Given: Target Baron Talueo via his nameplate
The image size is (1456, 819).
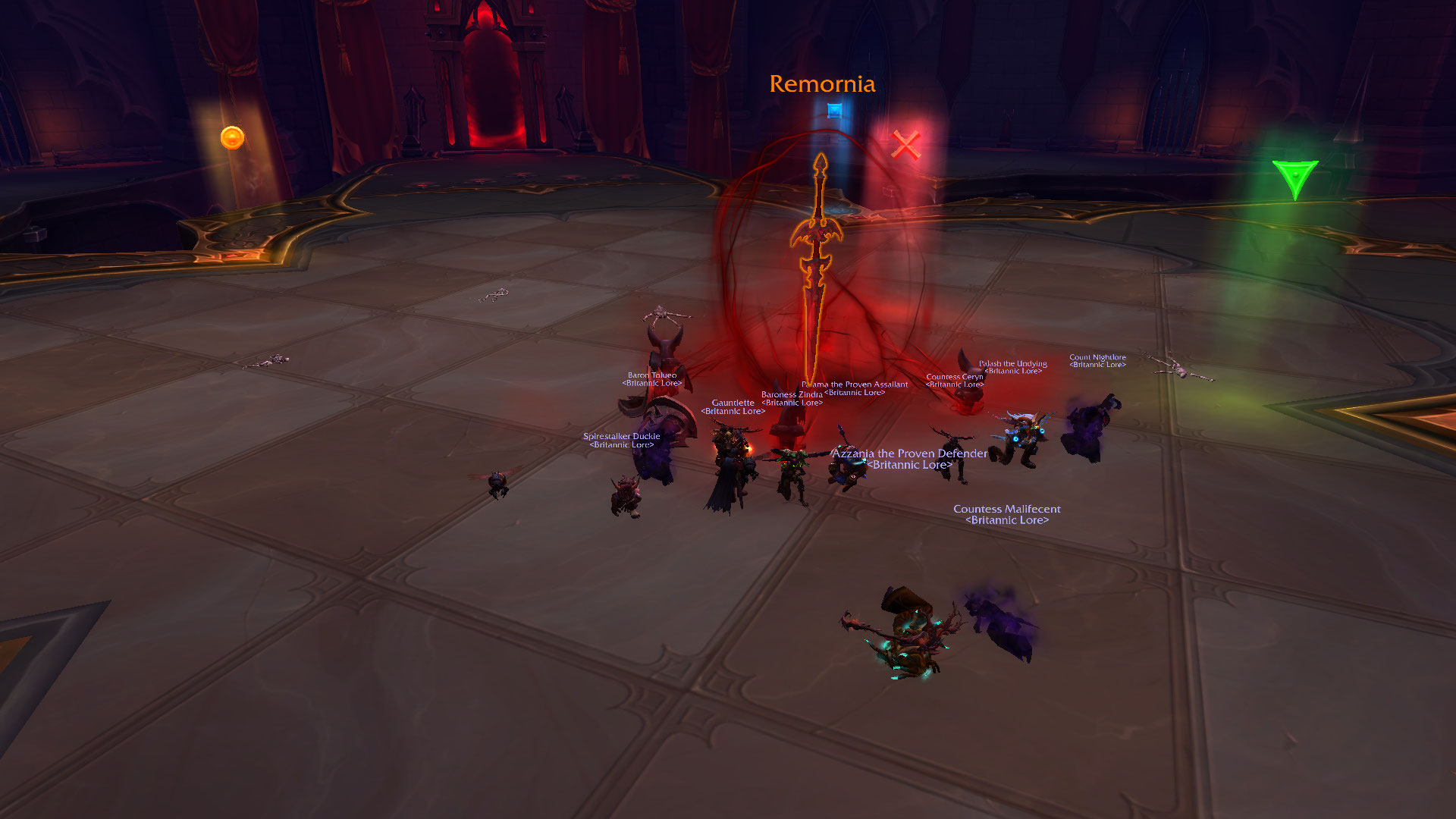Looking at the screenshot, I should pos(651,375).
